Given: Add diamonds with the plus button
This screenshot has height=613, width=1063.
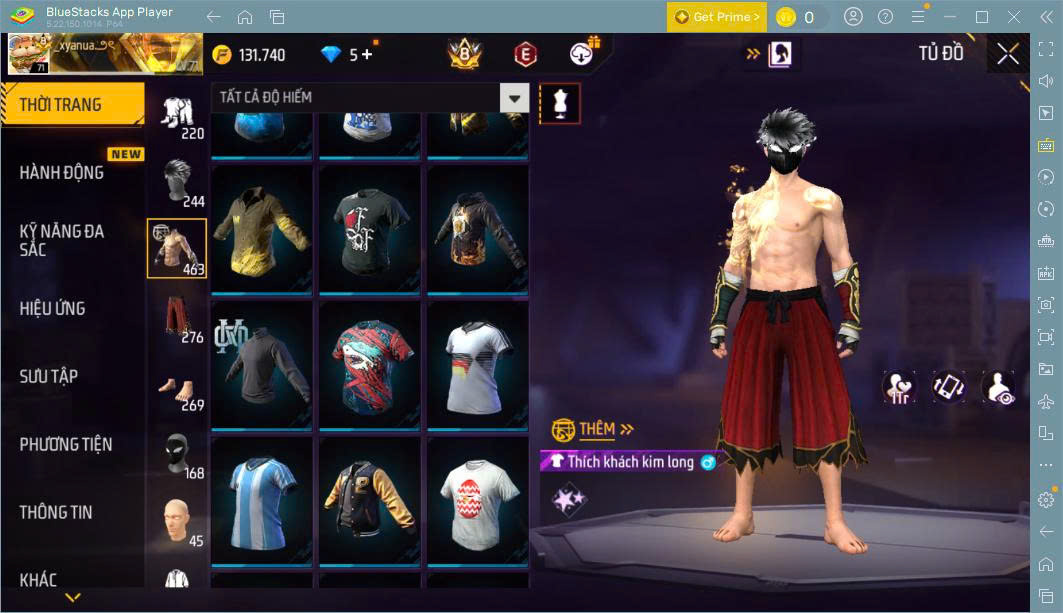Looking at the screenshot, I should (367, 55).
